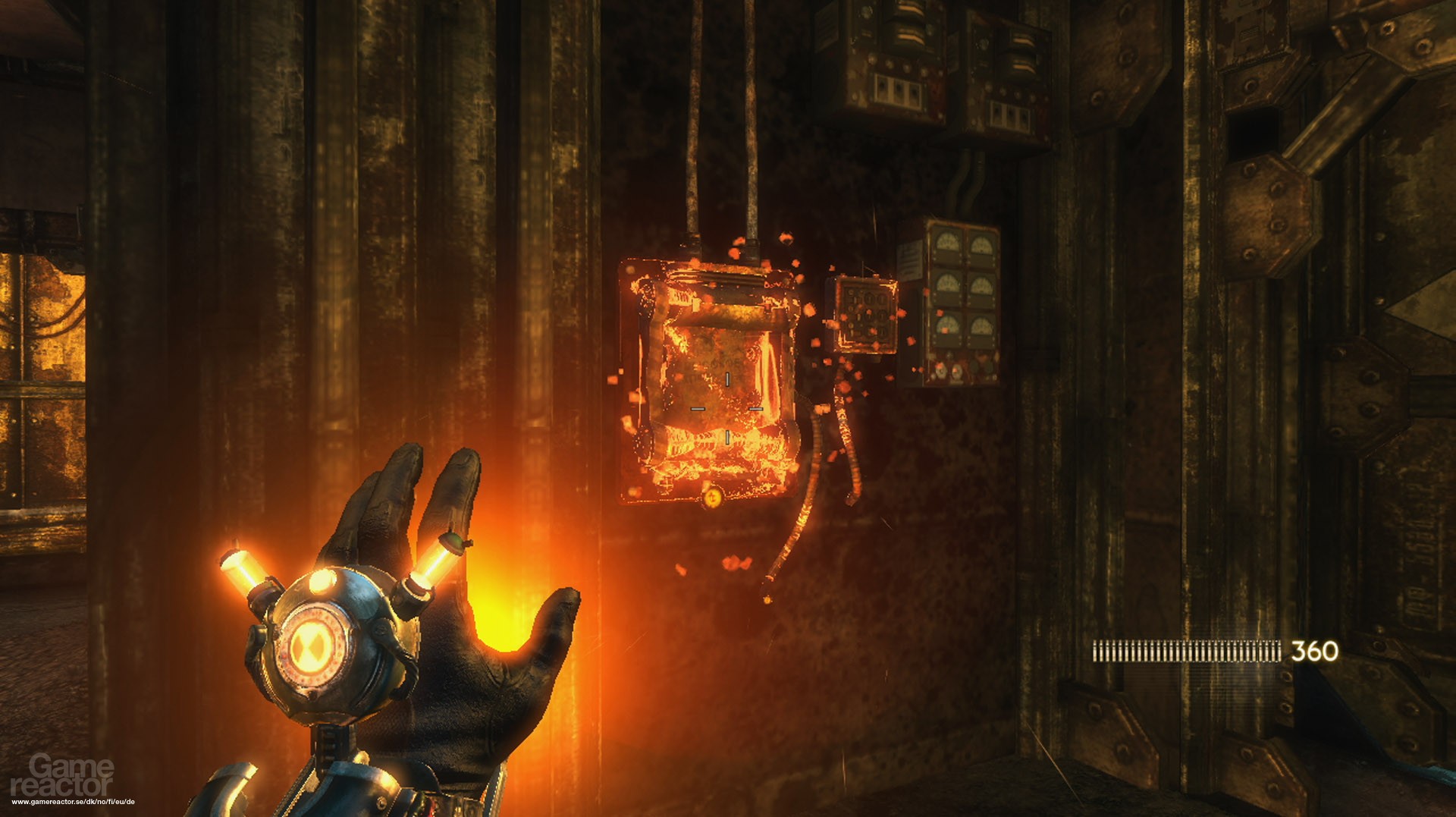Viewport: 1456px width, 817px height.
Task: Click the bottom-right gauge of the meter panel
Action: [982, 325]
